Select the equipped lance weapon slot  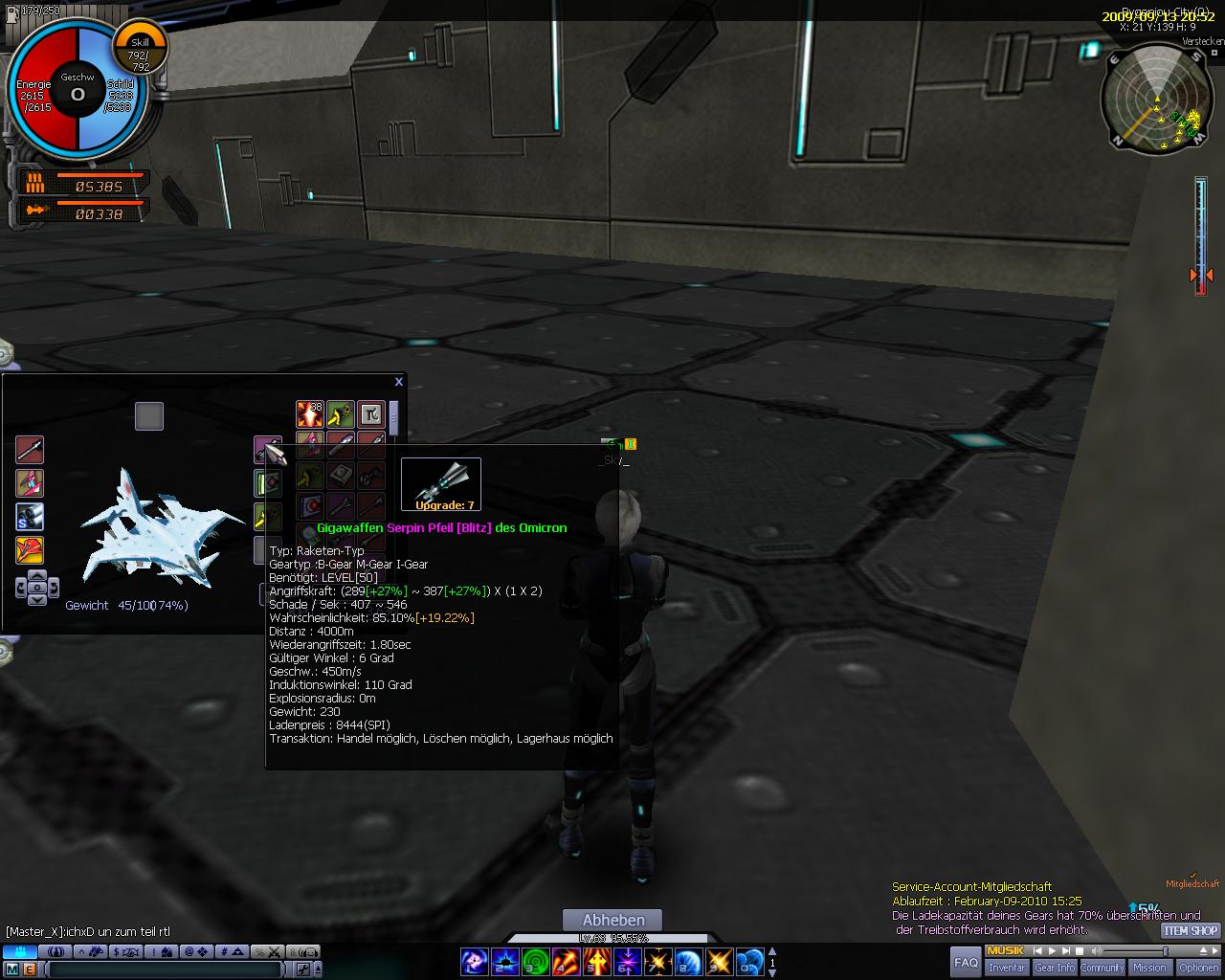click(x=30, y=450)
